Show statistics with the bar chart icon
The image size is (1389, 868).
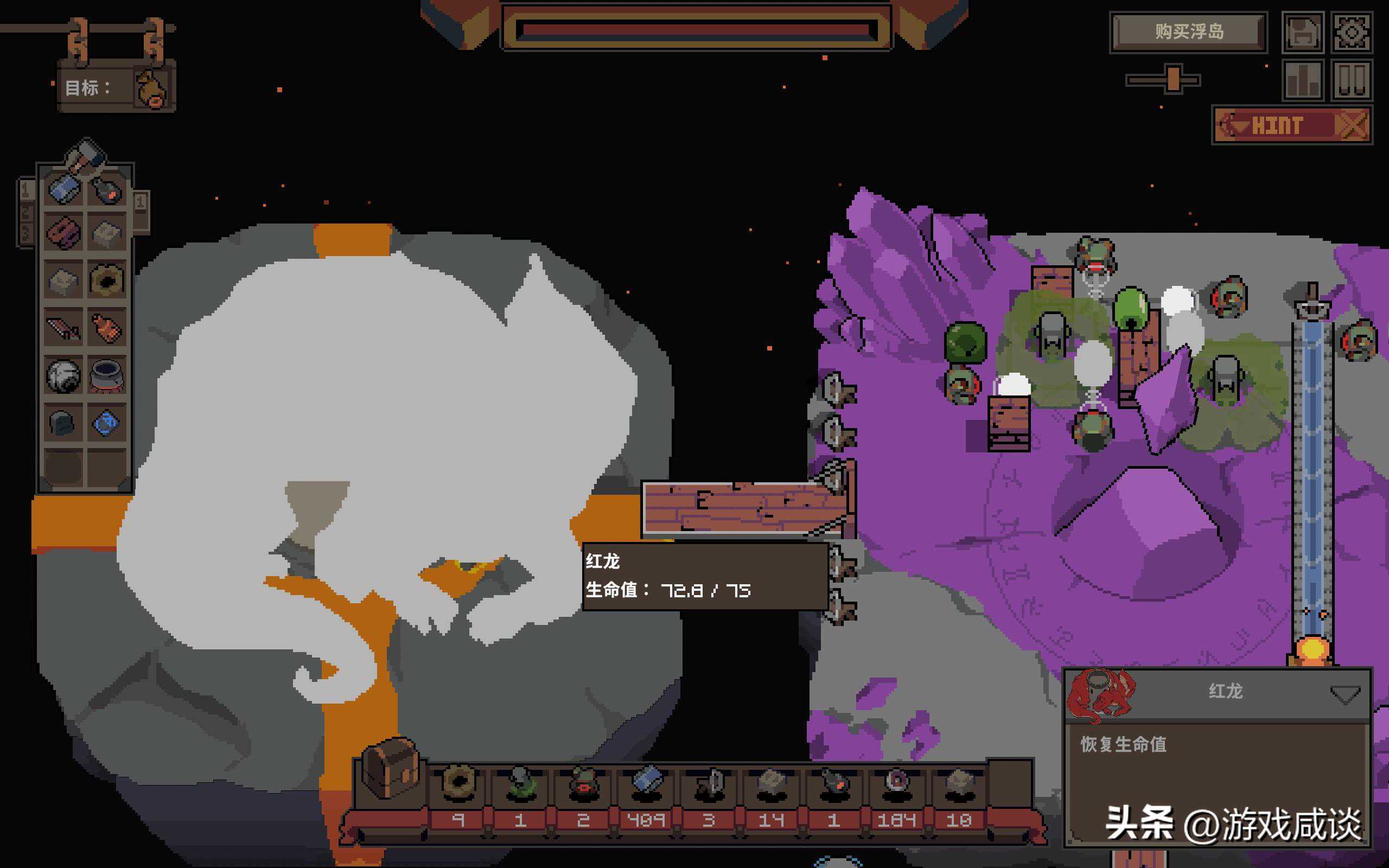coord(1302,80)
